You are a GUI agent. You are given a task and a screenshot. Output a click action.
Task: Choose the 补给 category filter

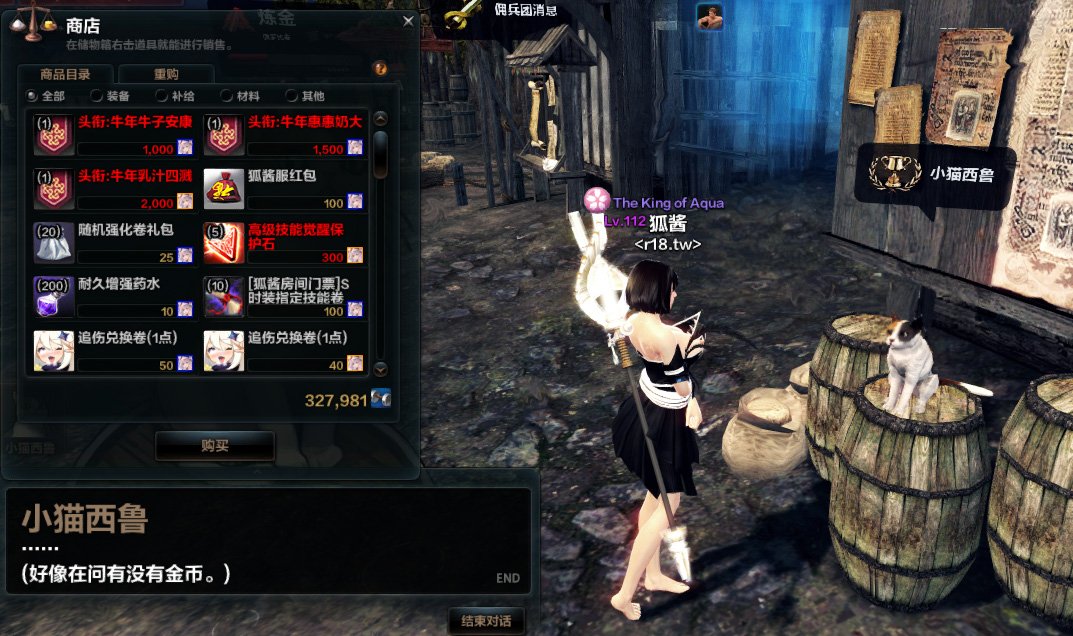(162, 96)
